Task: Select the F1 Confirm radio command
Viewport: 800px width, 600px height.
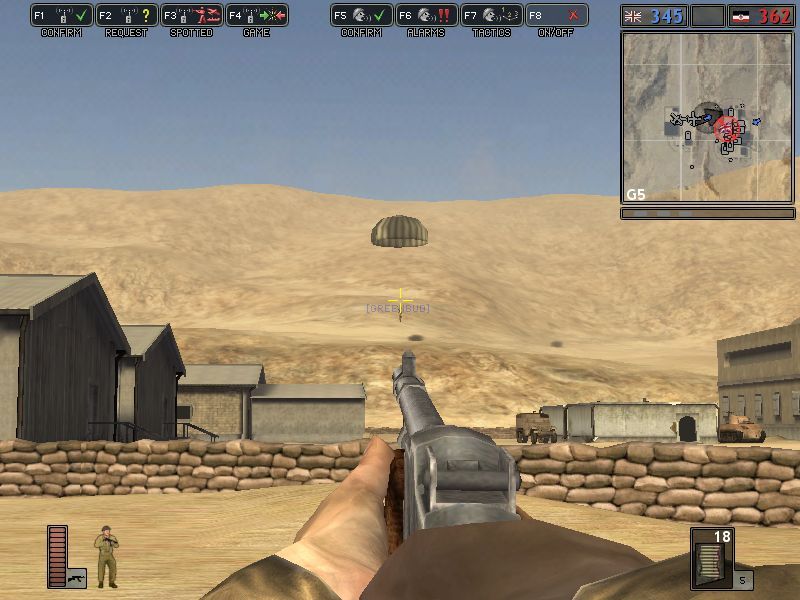Action: pos(62,16)
